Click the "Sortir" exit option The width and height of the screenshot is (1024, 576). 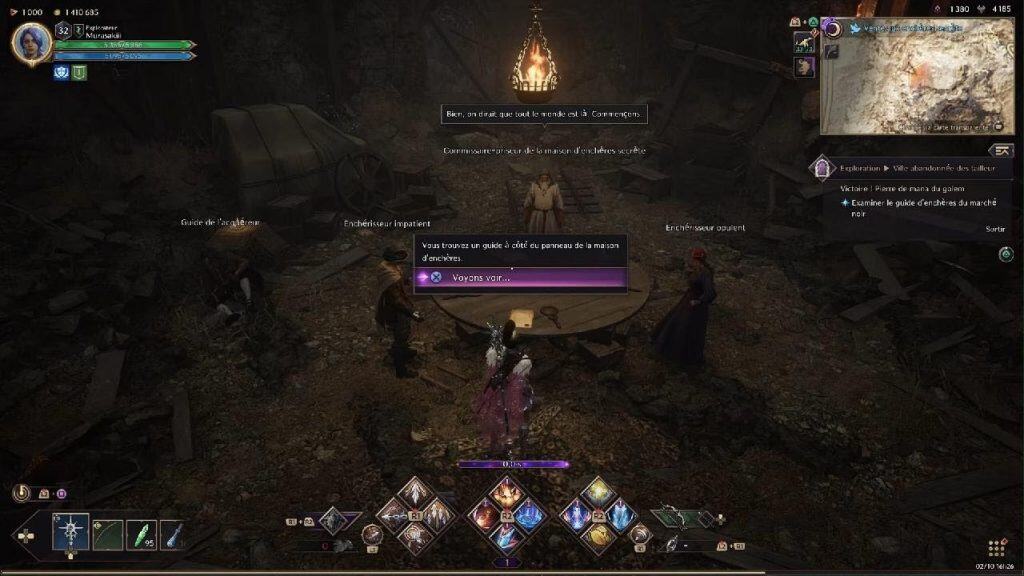point(994,229)
